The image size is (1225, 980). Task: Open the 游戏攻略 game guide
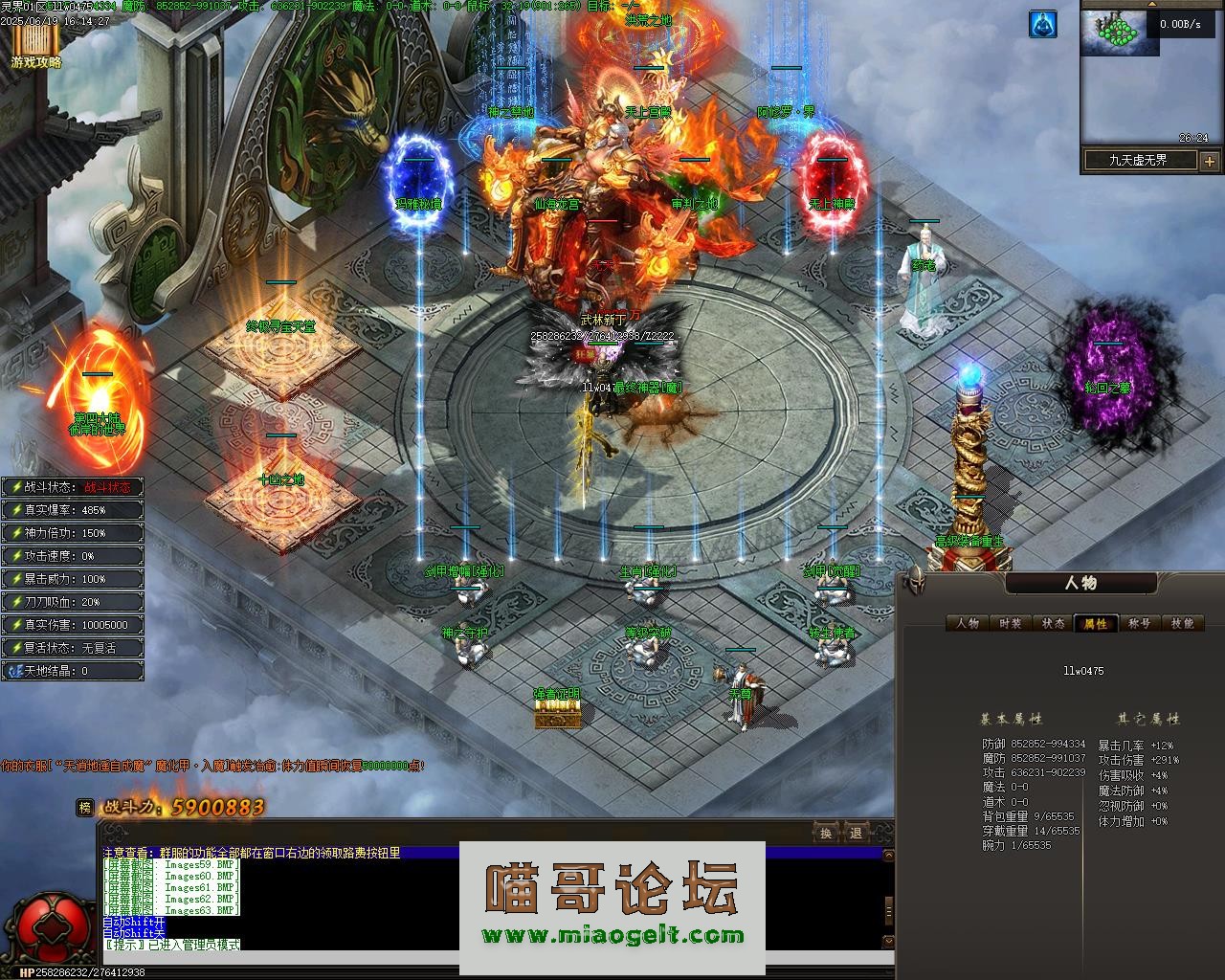[x=36, y=46]
